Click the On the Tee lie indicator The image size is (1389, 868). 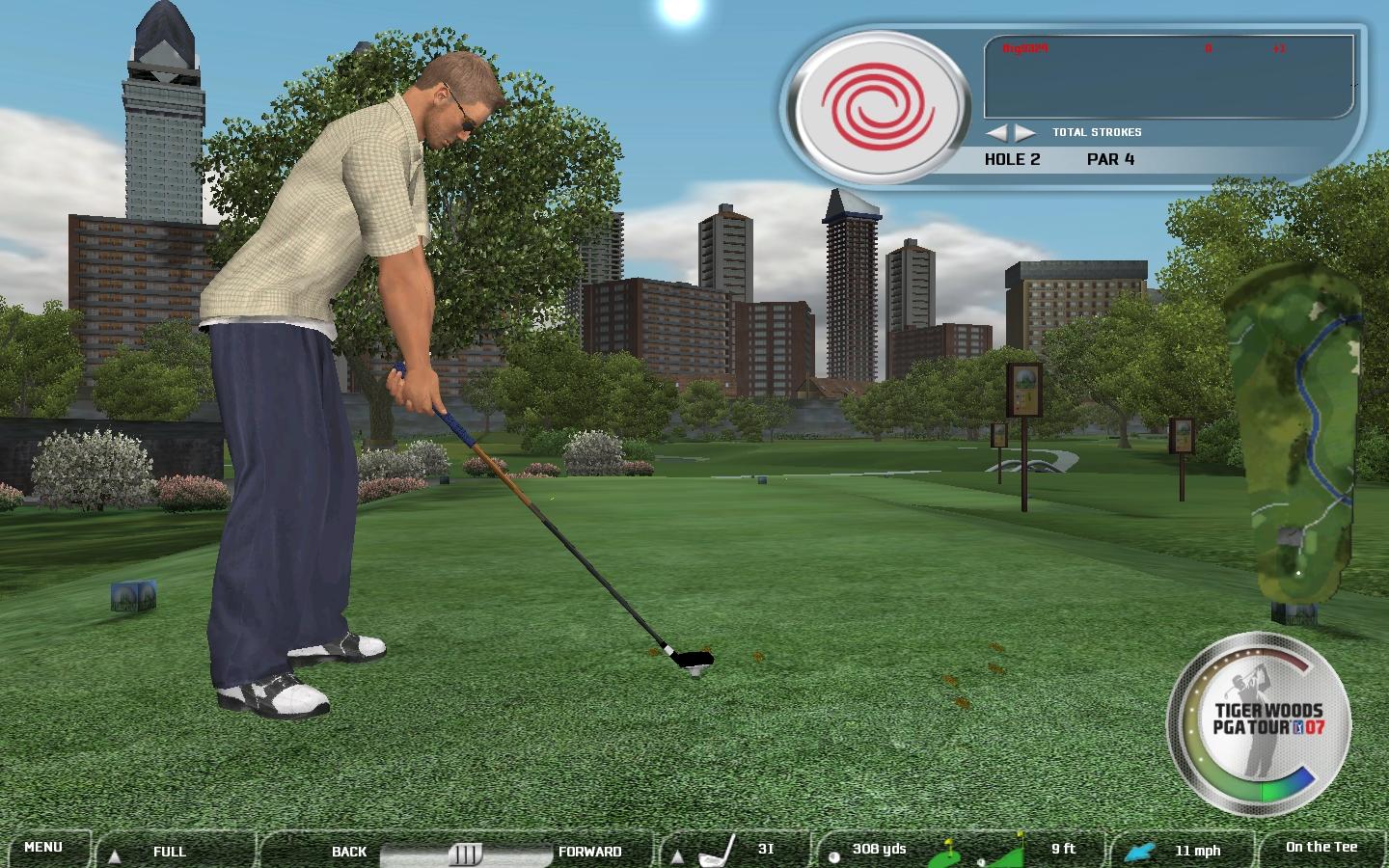click(1321, 848)
